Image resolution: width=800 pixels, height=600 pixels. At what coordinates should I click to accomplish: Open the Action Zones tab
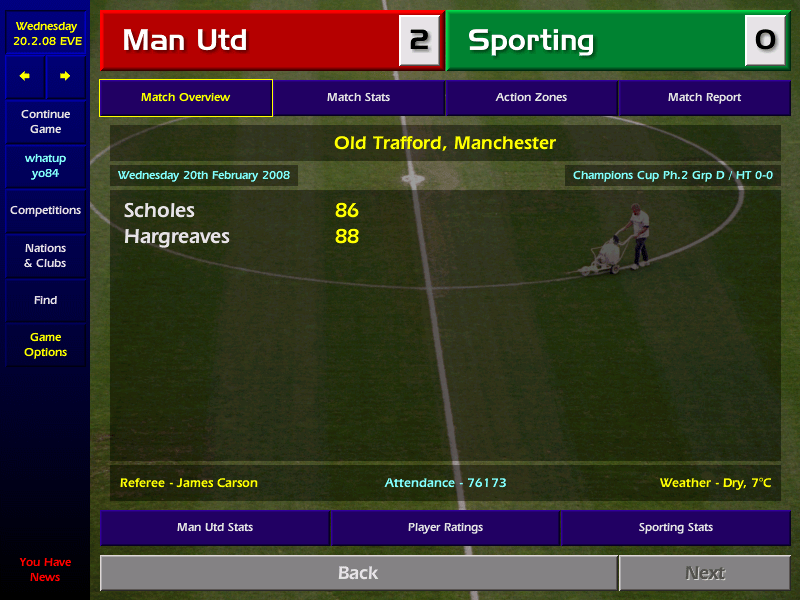(x=531, y=97)
